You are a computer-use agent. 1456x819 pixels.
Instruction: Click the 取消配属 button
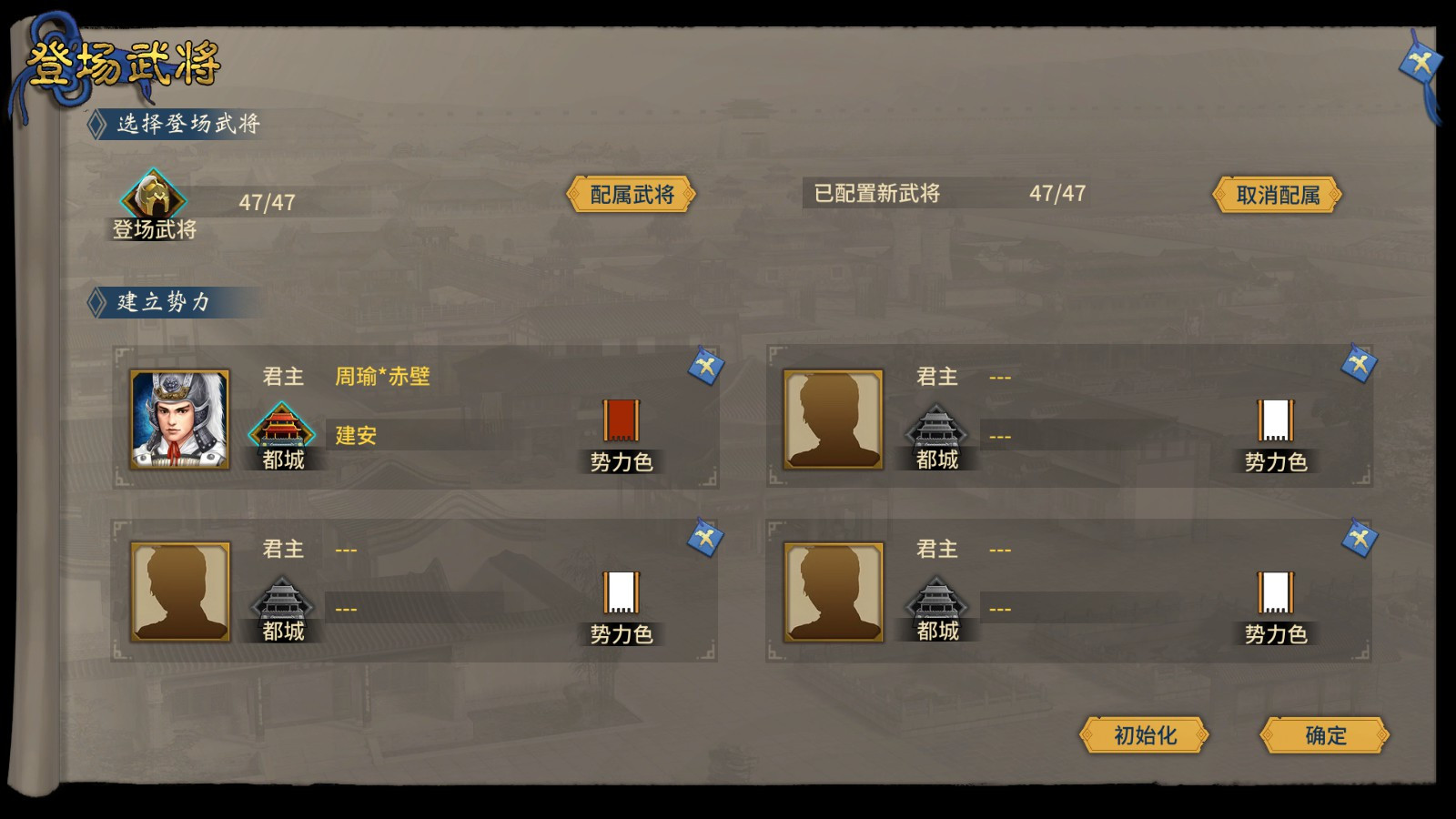(1277, 195)
